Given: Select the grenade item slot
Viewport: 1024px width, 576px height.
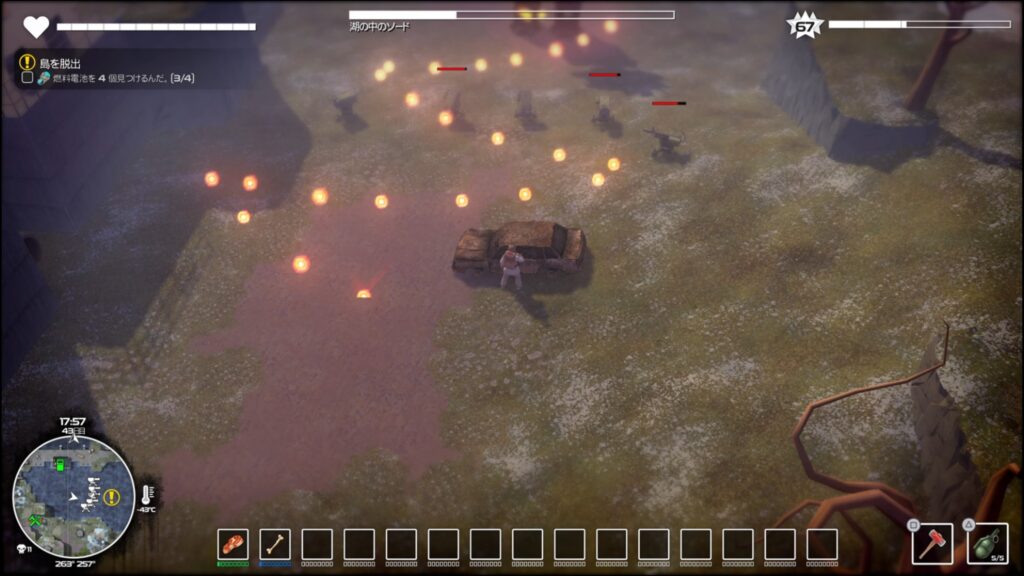Looking at the screenshot, I should (987, 544).
